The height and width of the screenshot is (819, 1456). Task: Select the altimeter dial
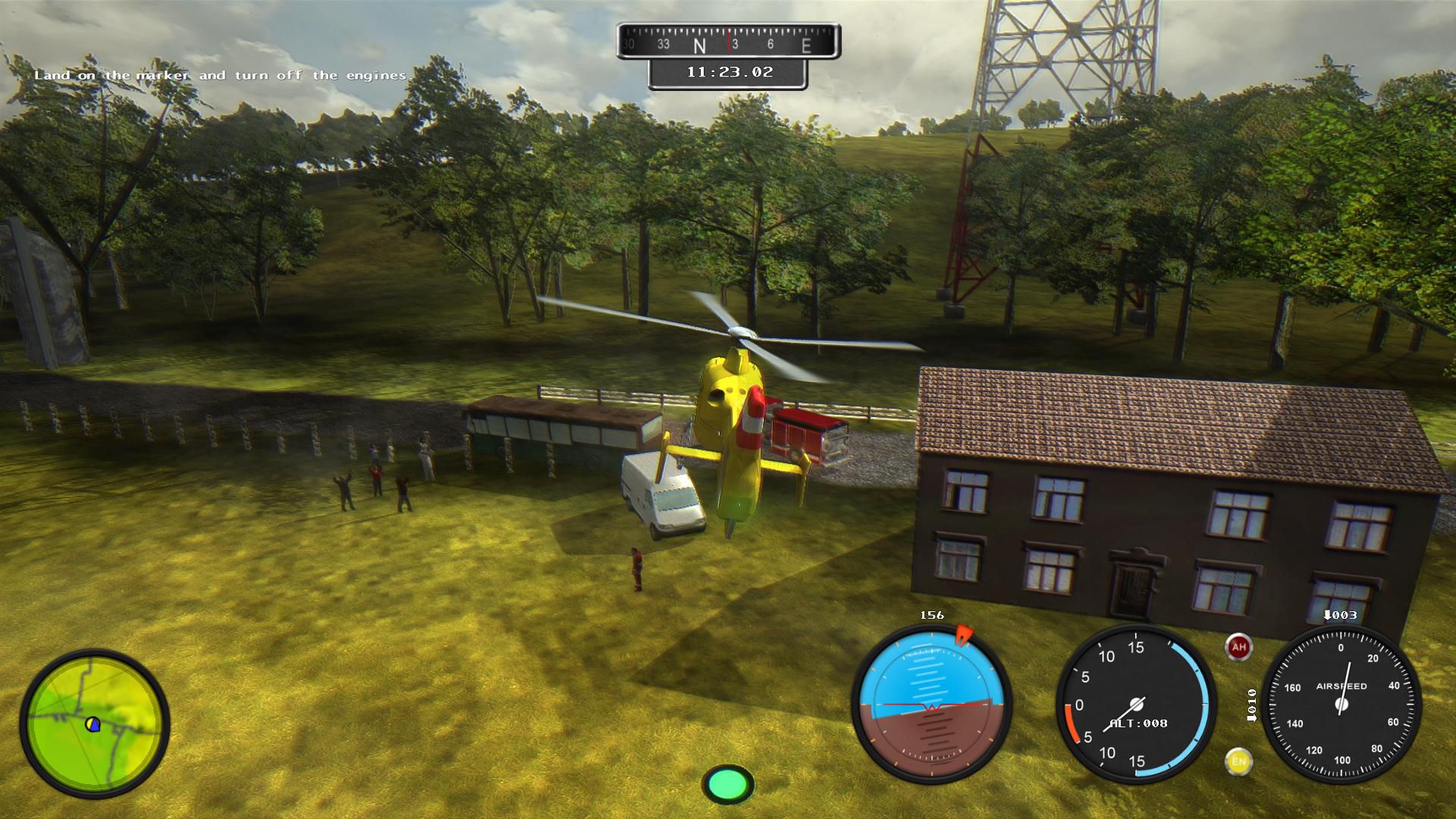pyautogui.click(x=1135, y=703)
